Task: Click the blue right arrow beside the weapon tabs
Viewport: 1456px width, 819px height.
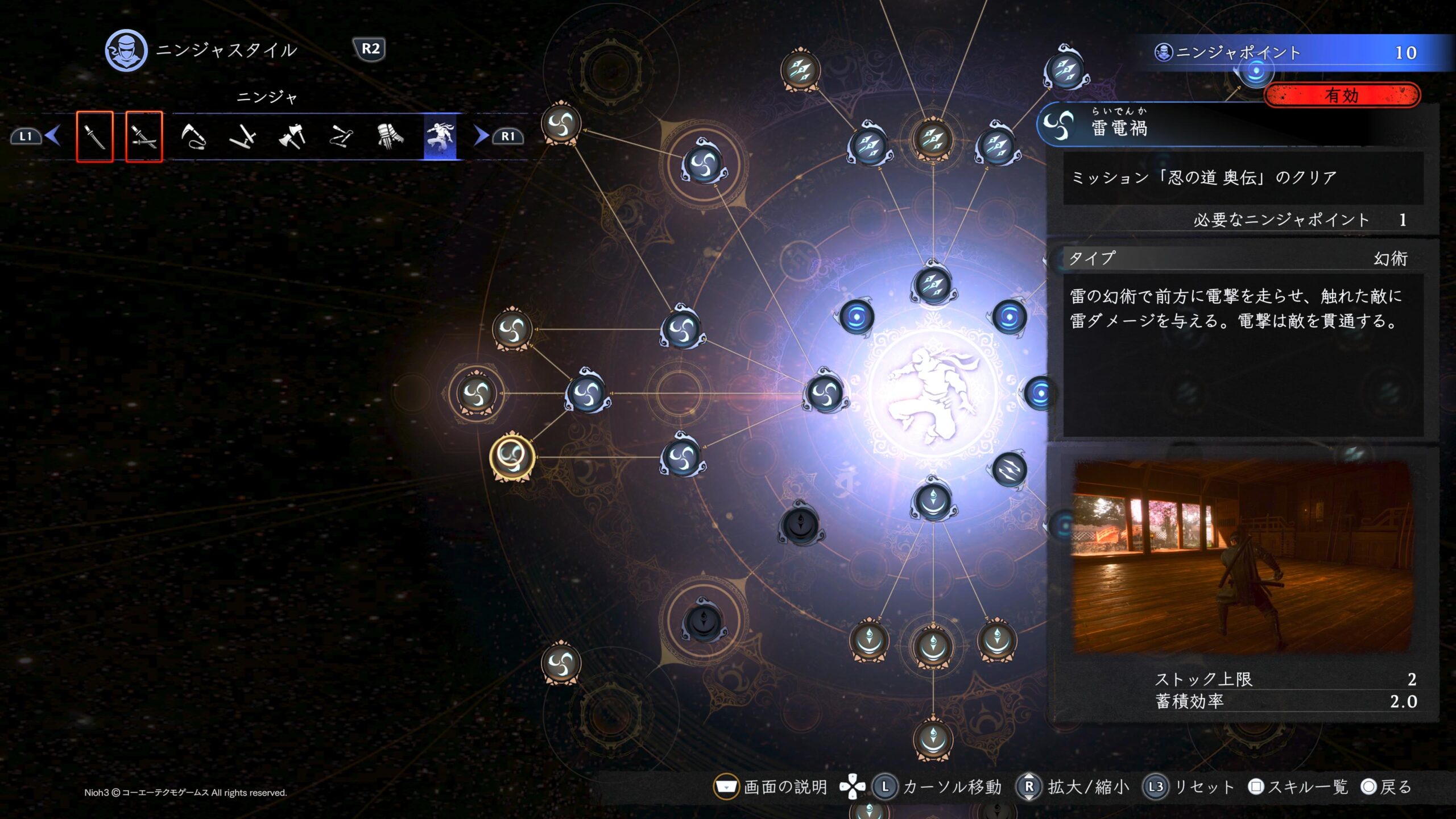Action: [x=481, y=136]
